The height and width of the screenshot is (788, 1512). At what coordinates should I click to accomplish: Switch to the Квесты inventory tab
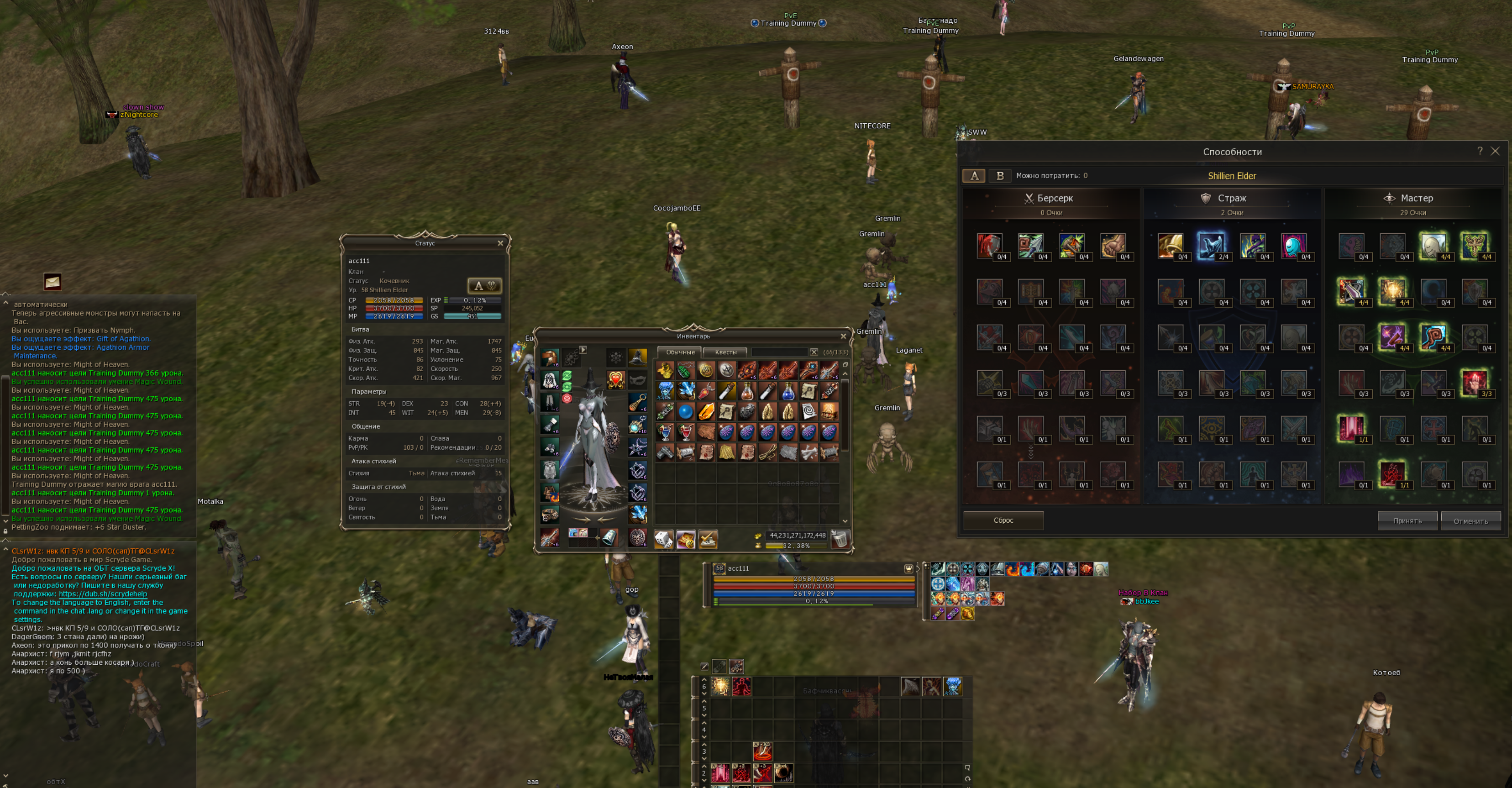tap(725, 352)
